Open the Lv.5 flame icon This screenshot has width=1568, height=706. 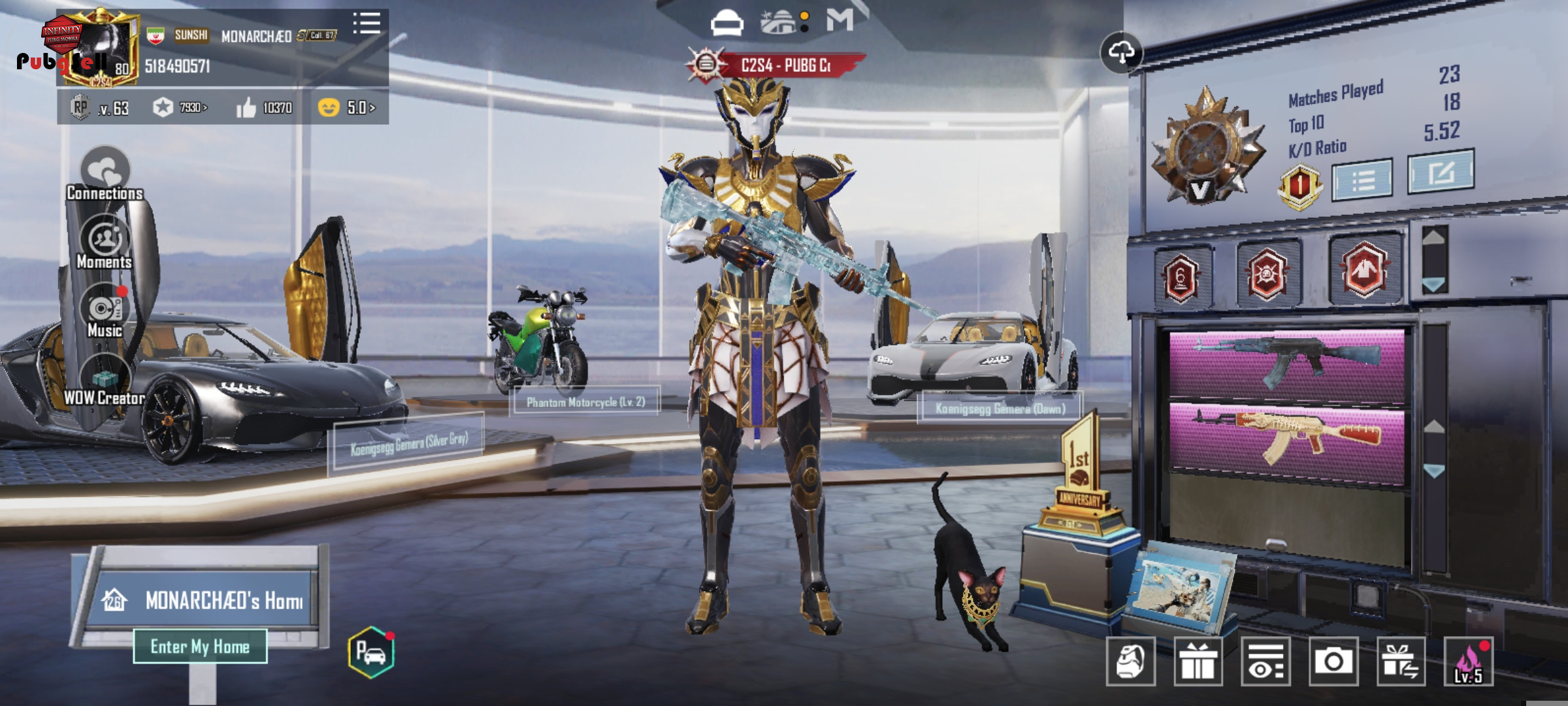click(x=1468, y=662)
